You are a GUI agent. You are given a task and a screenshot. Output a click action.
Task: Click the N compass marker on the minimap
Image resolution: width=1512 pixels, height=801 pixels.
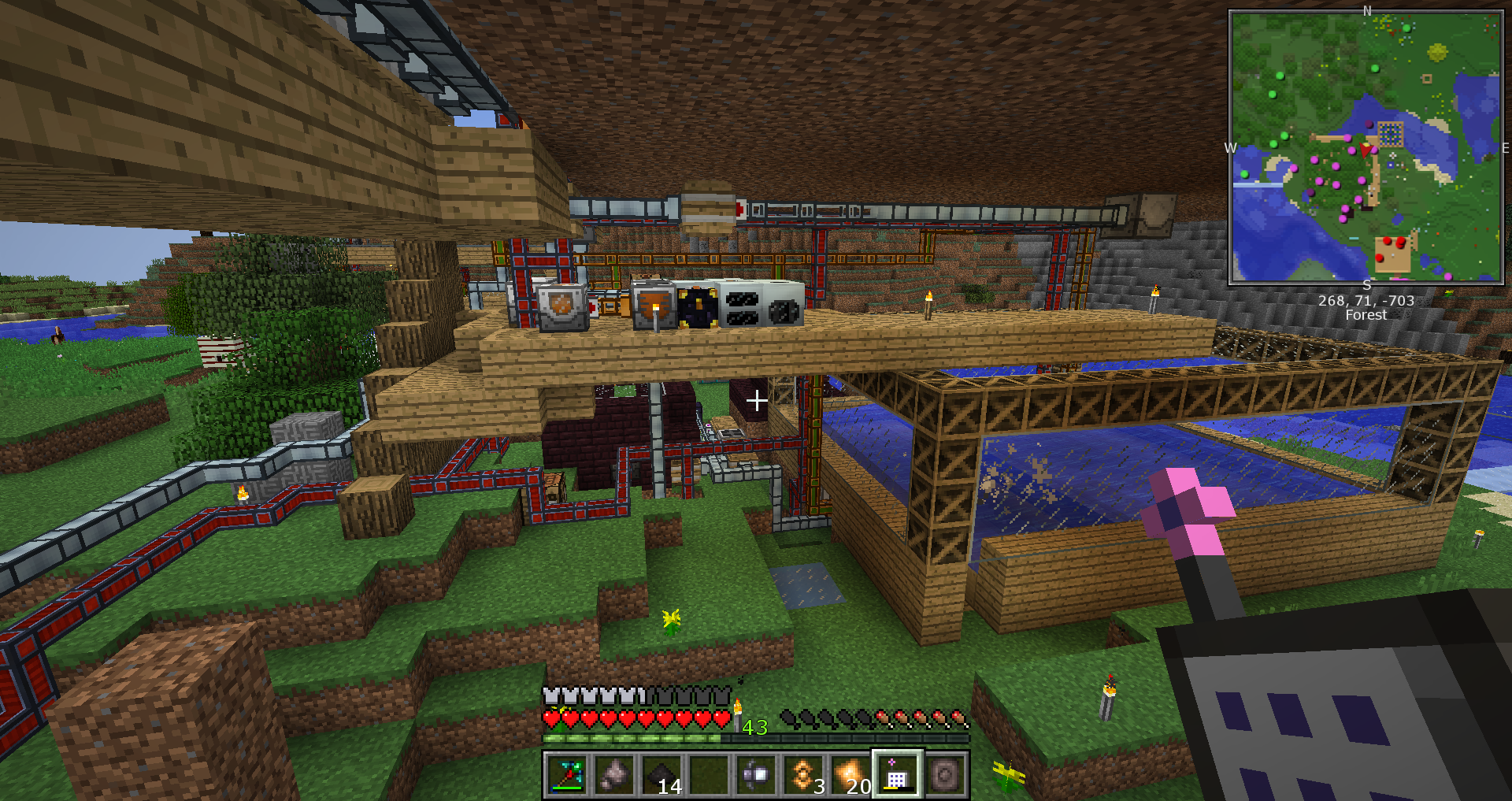tap(1367, 11)
